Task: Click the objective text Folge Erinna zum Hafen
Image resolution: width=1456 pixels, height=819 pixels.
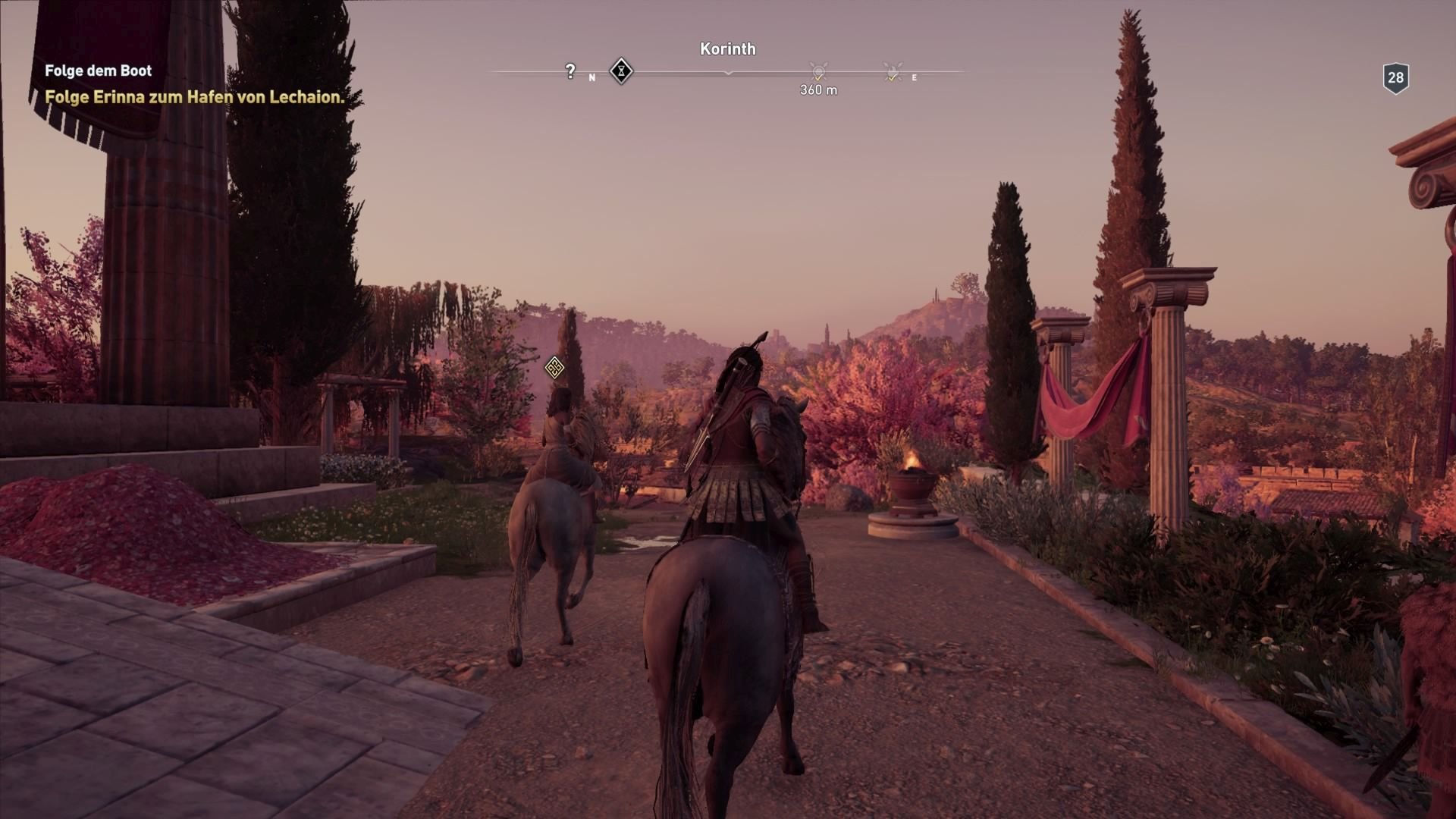Action: tap(194, 99)
